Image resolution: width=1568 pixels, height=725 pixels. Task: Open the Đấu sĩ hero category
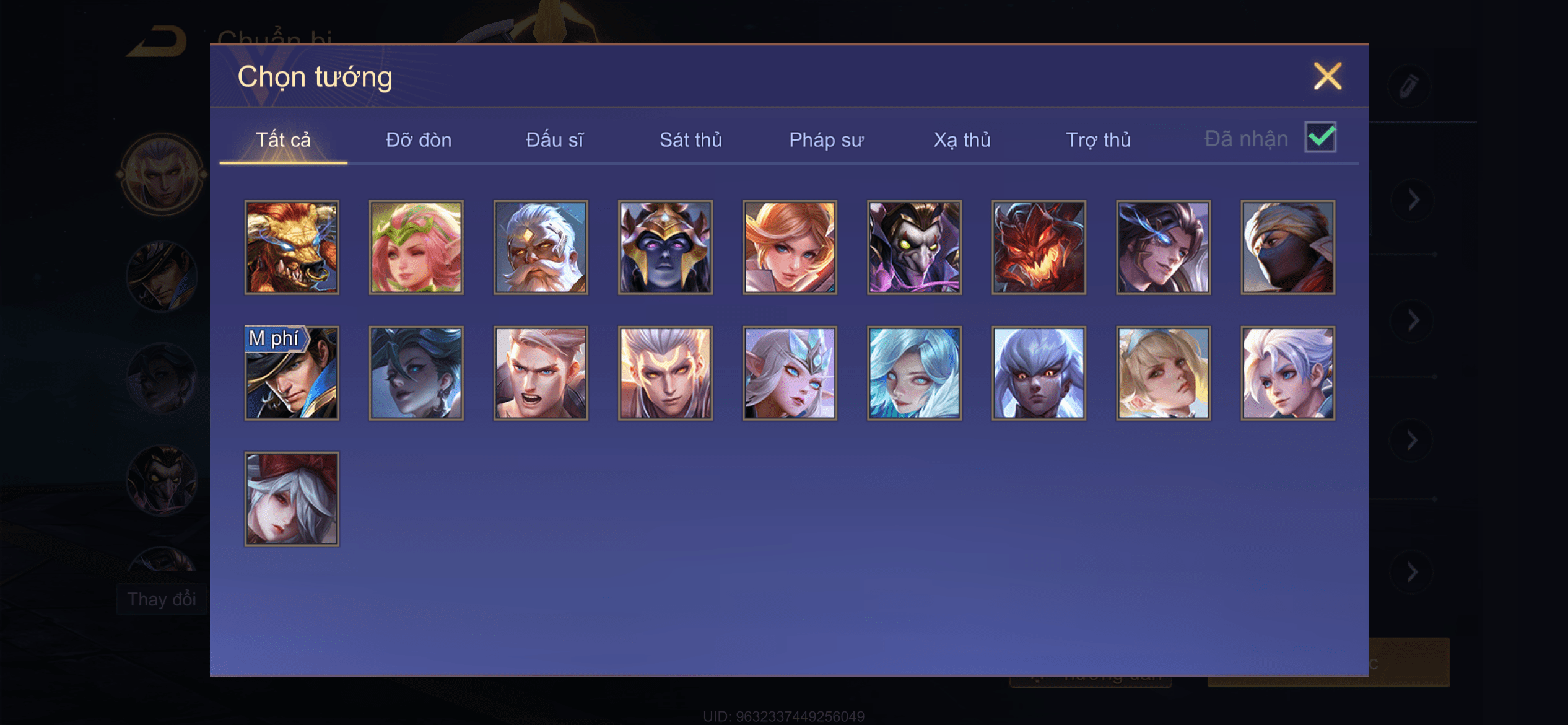click(x=554, y=140)
